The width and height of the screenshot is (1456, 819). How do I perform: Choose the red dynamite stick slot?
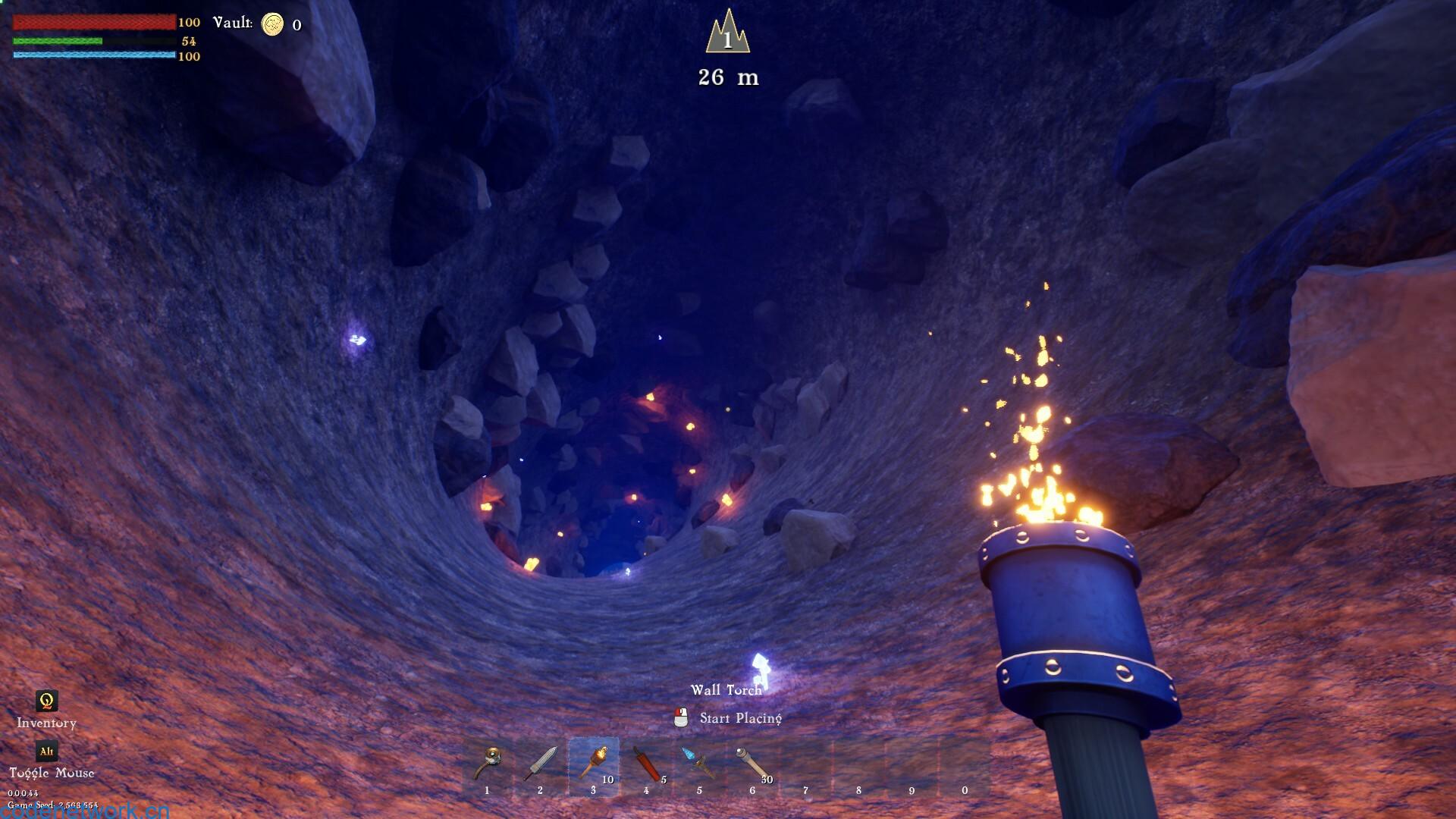point(647,764)
